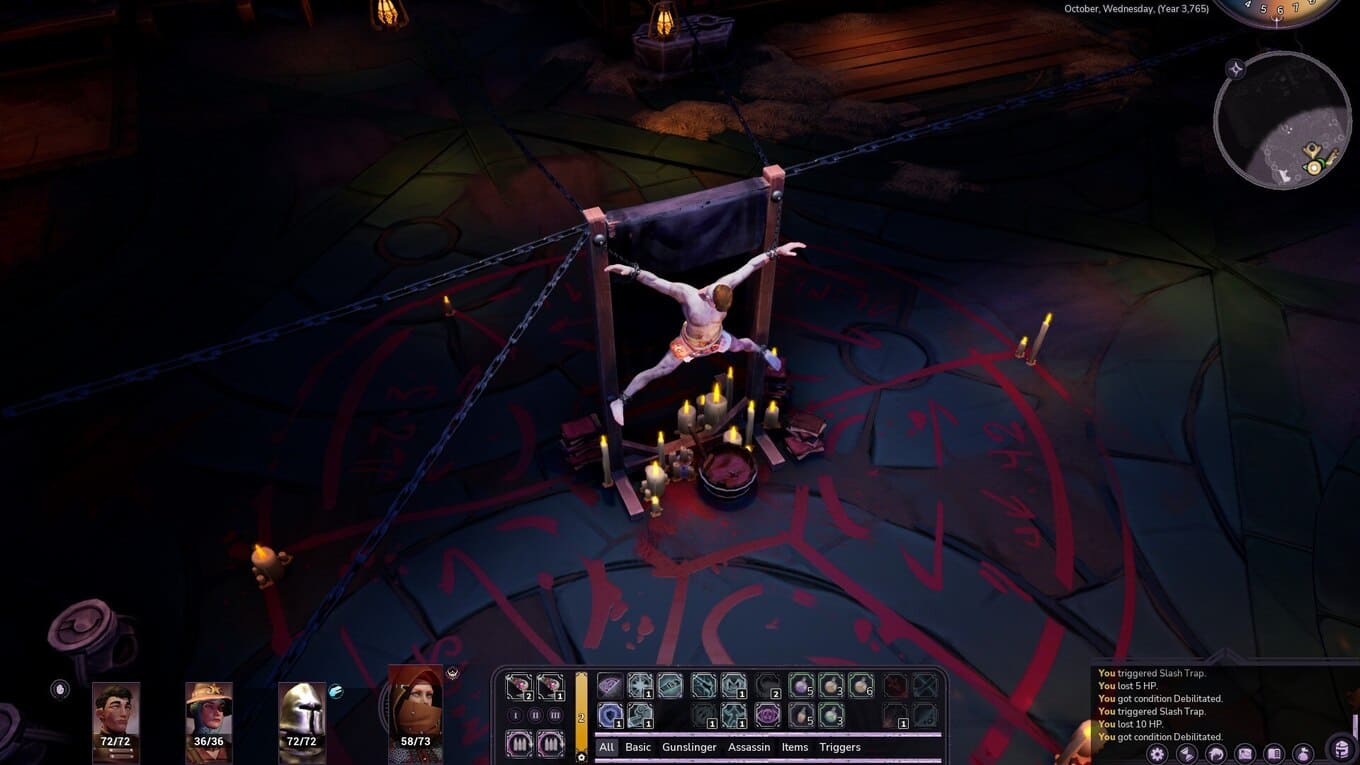Open the gear settings icon
This screenshot has width=1360, height=765.
1158,753
